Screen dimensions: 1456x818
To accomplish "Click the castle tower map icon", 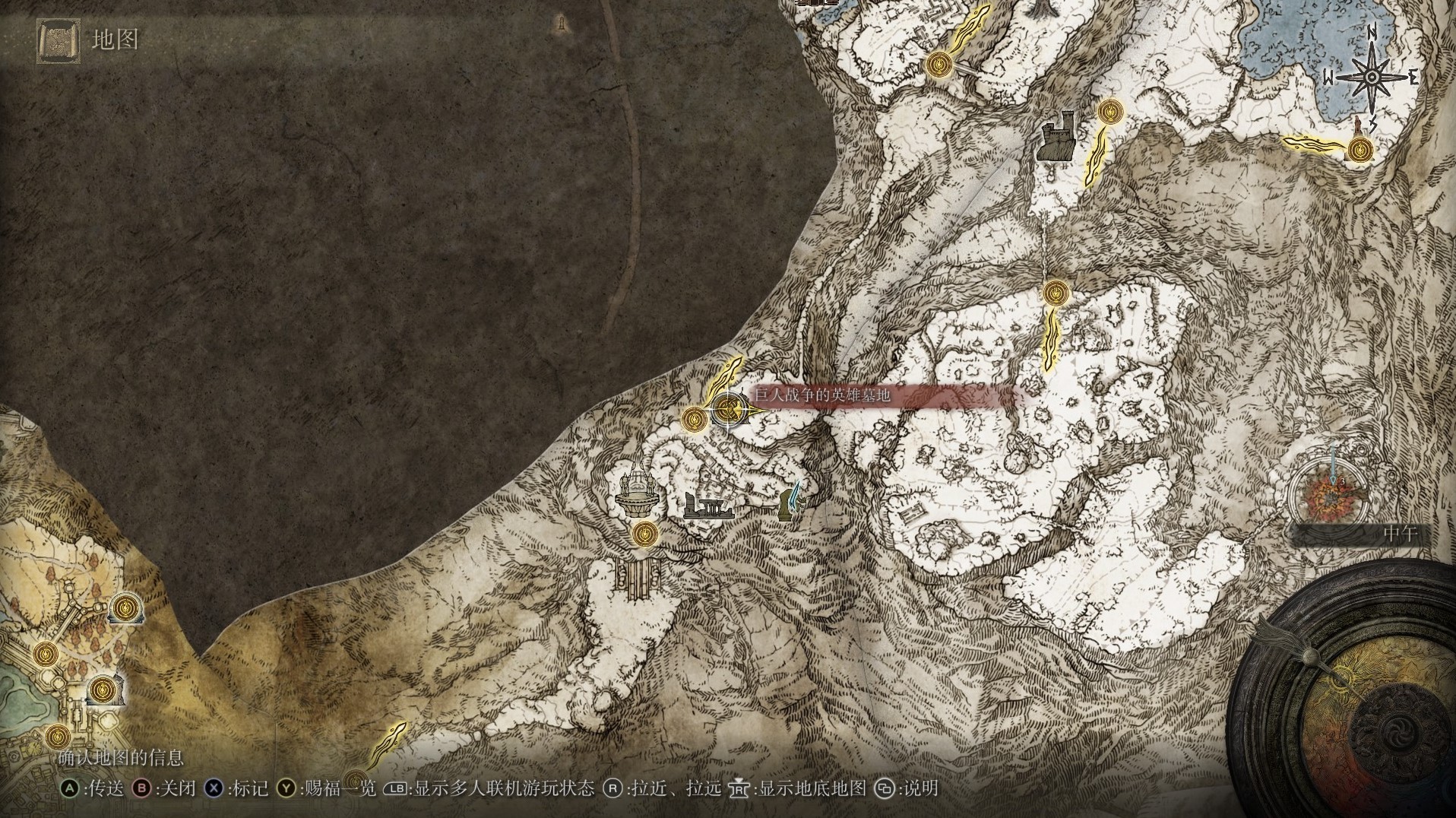I will coord(1057,138).
